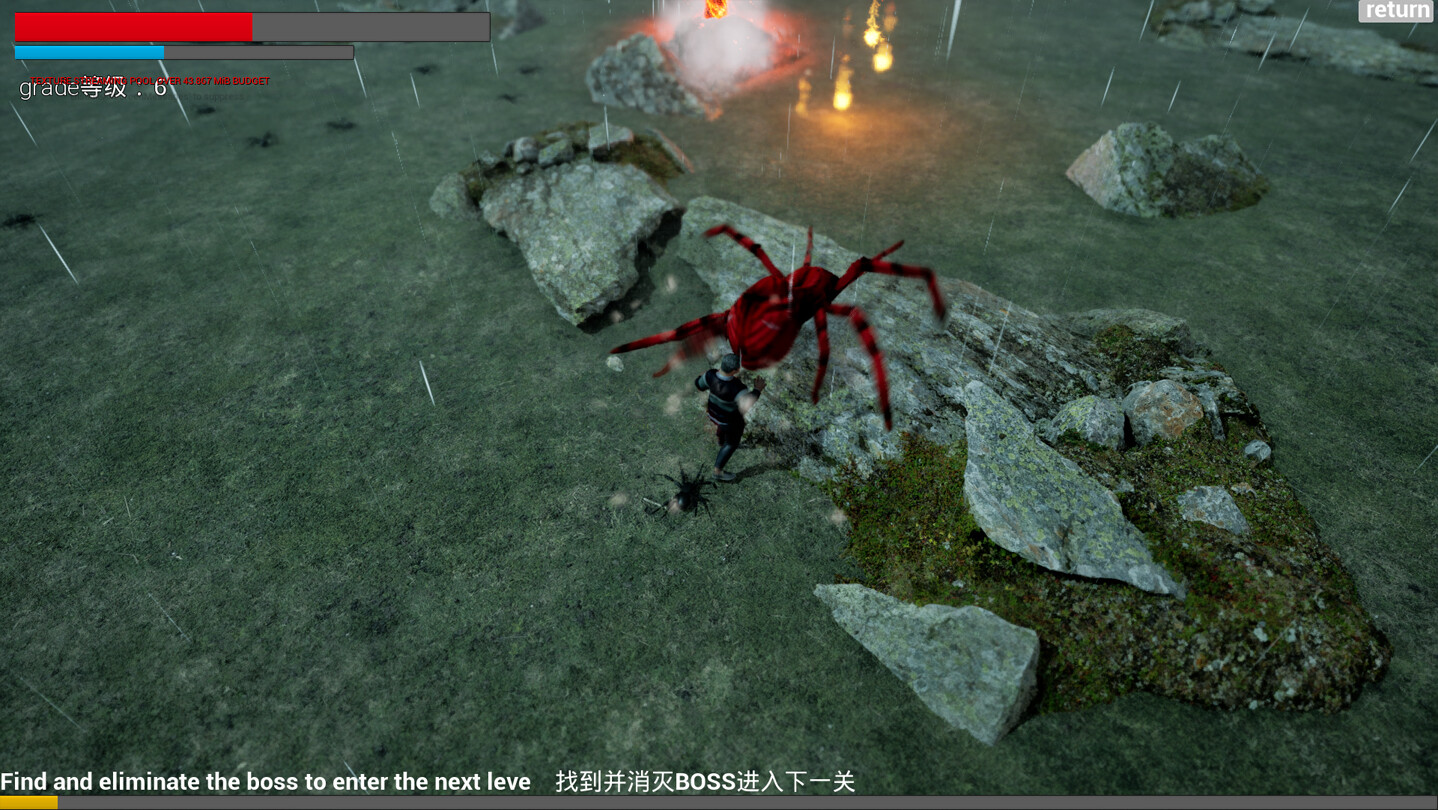Image resolution: width=1438 pixels, height=810 pixels.
Task: Click the Chinese BOSS objective text
Action: pyautogui.click(x=700, y=782)
